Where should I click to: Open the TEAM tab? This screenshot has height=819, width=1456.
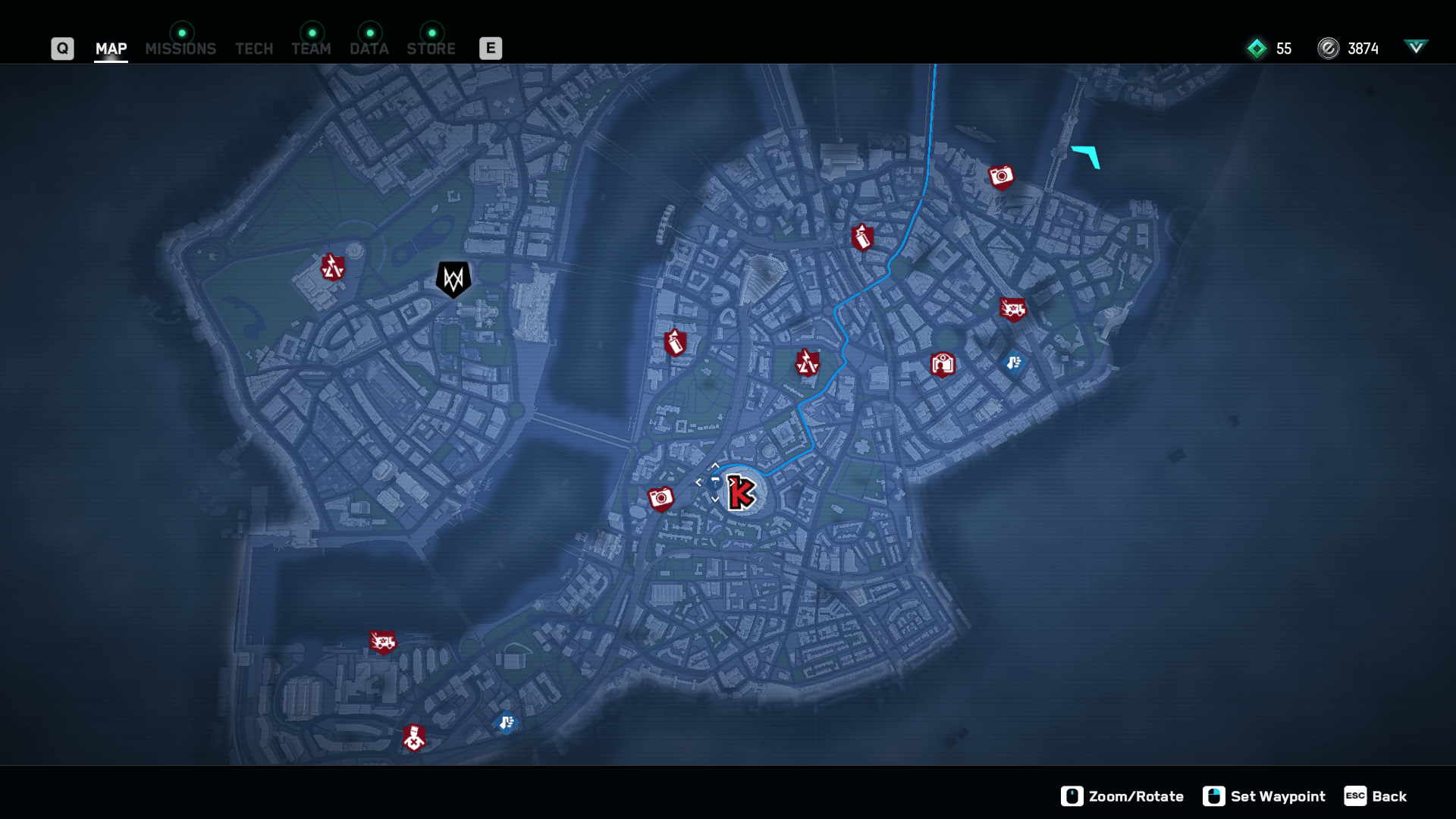coord(311,49)
